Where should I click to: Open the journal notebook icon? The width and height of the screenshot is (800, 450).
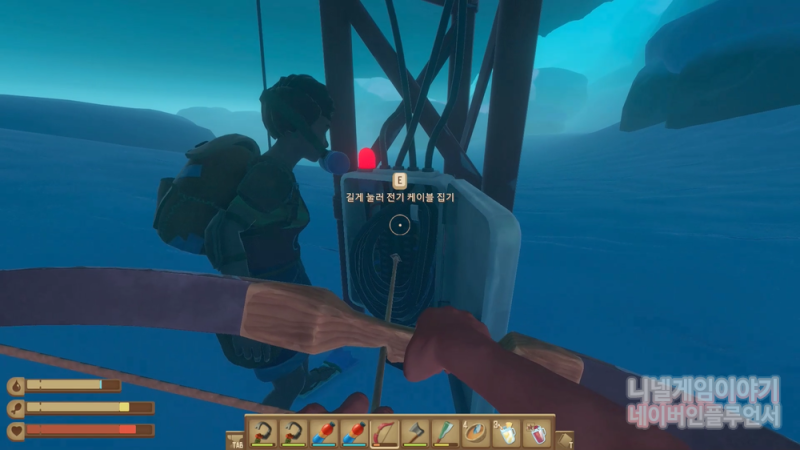(565, 438)
